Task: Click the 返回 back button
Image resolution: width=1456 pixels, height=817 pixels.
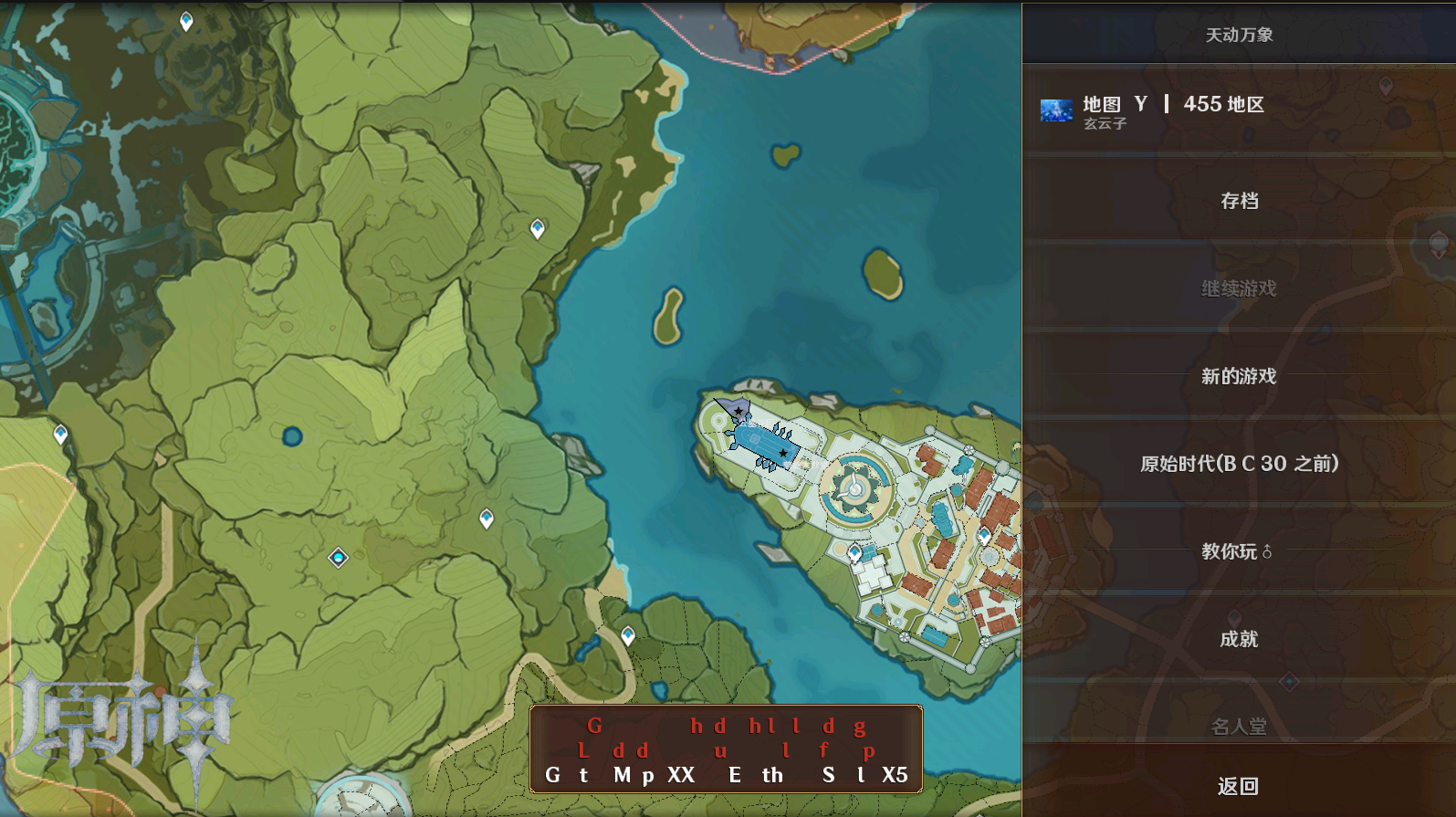Action: pyautogui.click(x=1239, y=786)
